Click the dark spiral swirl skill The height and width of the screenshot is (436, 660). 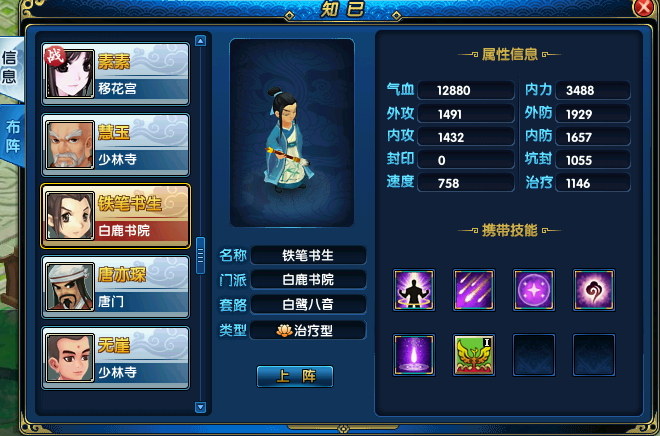coord(593,290)
